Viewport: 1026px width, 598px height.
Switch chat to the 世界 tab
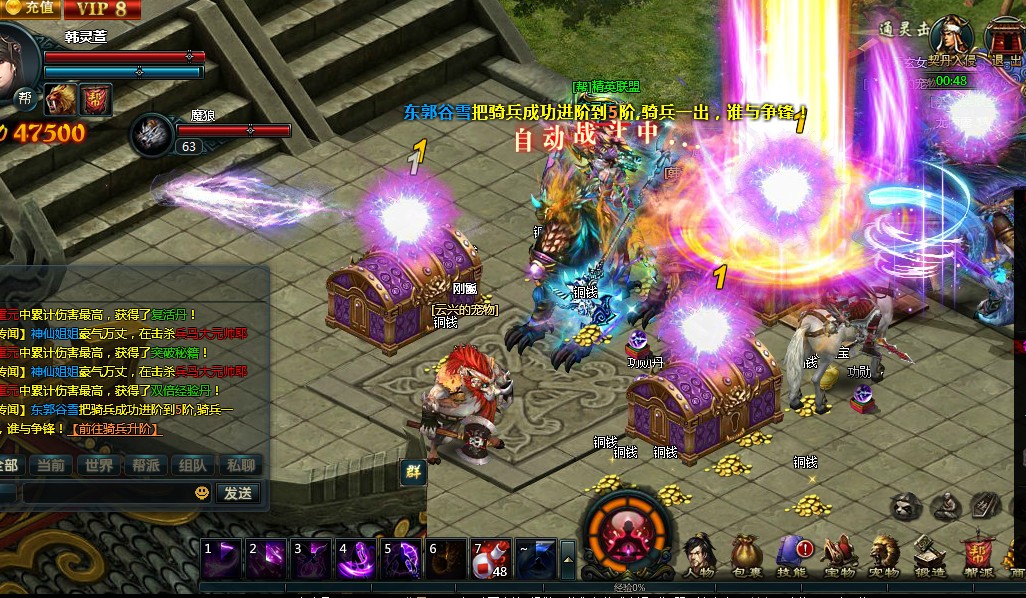[99, 465]
